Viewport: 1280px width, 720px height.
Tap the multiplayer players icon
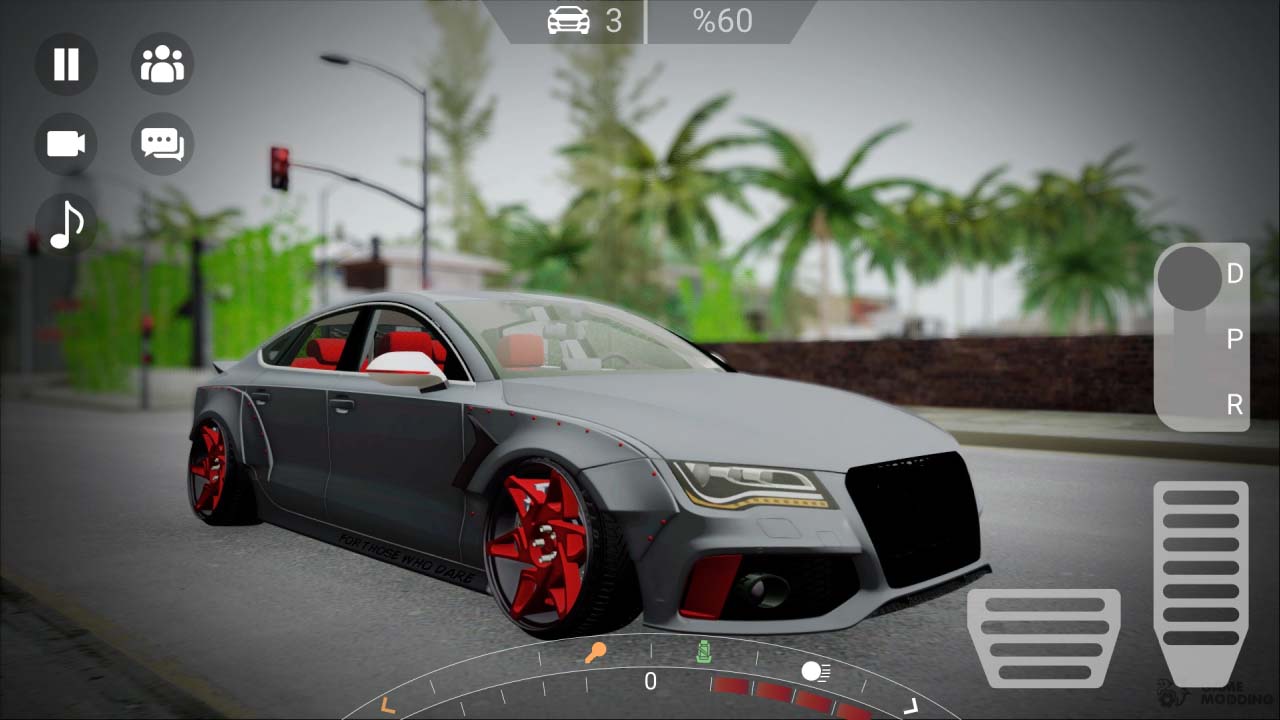pyautogui.click(x=162, y=64)
